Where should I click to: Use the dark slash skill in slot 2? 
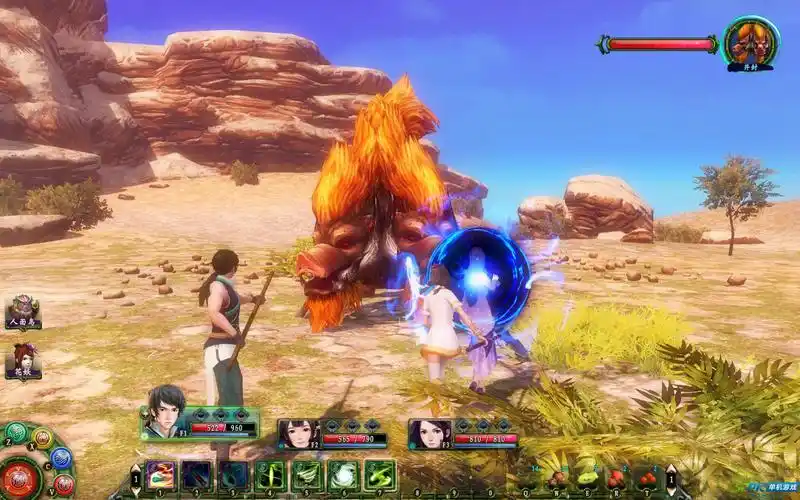(197, 474)
